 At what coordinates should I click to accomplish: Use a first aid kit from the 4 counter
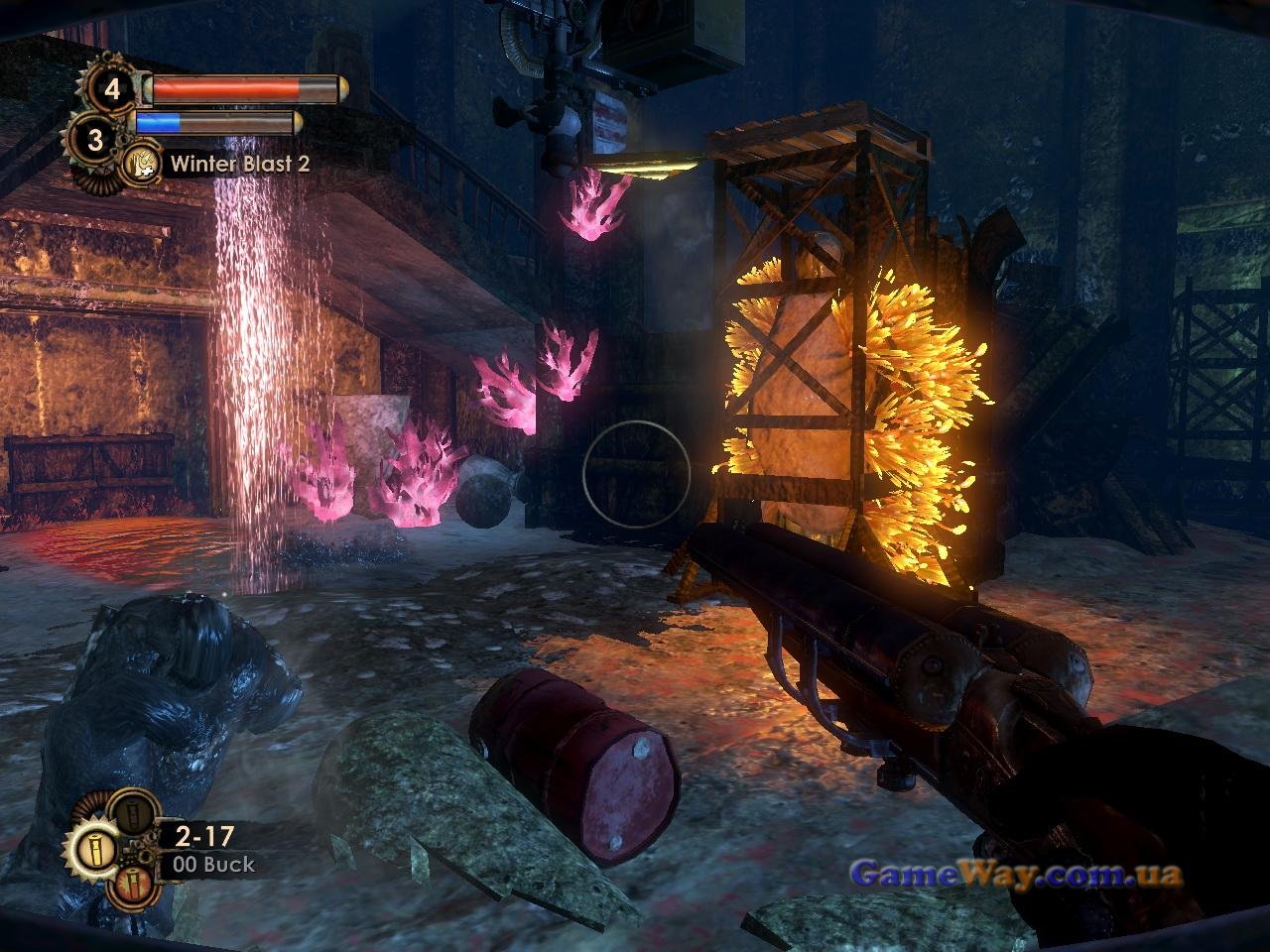(112, 90)
